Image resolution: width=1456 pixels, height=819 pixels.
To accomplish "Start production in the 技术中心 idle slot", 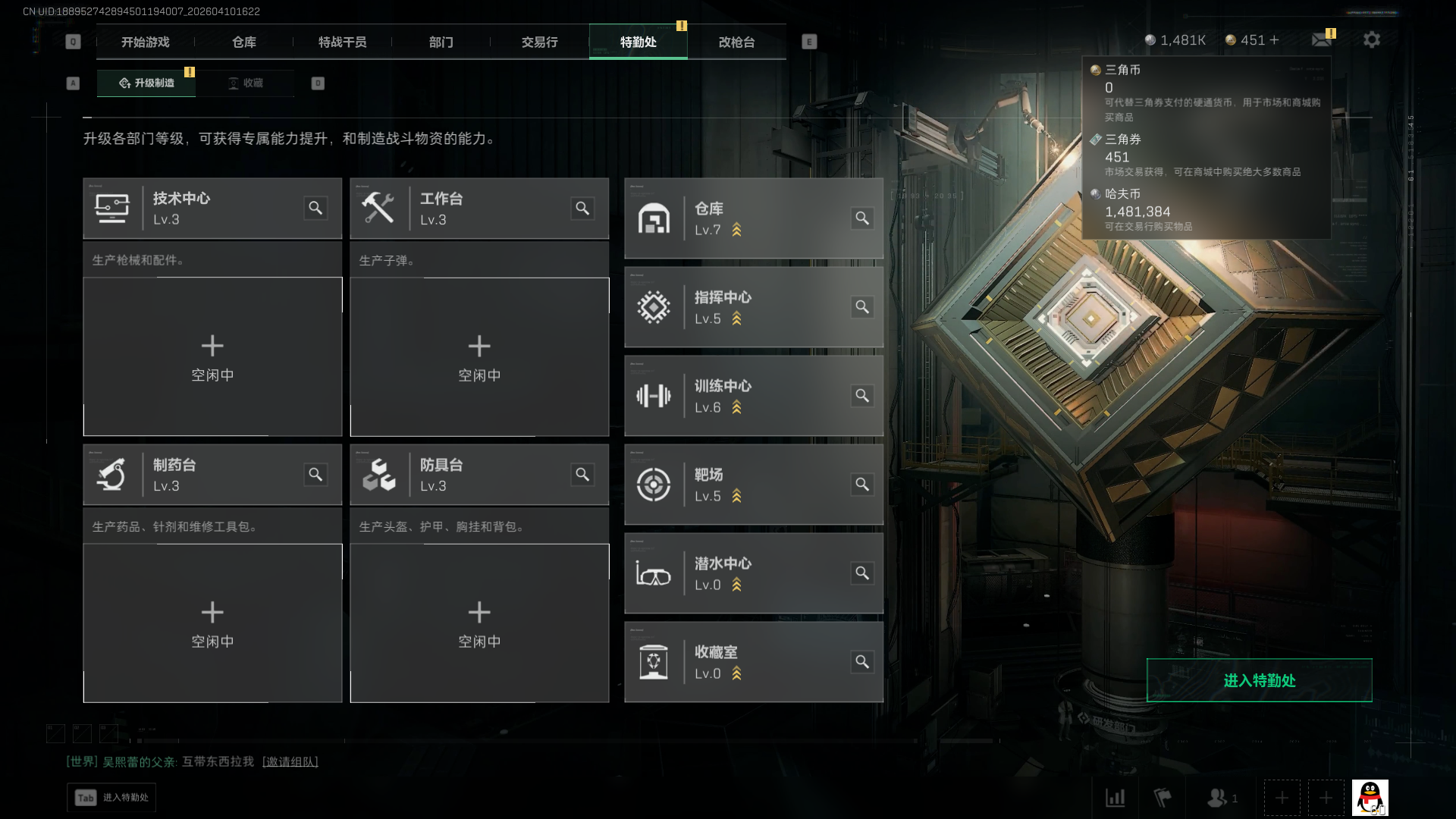I will click(212, 356).
